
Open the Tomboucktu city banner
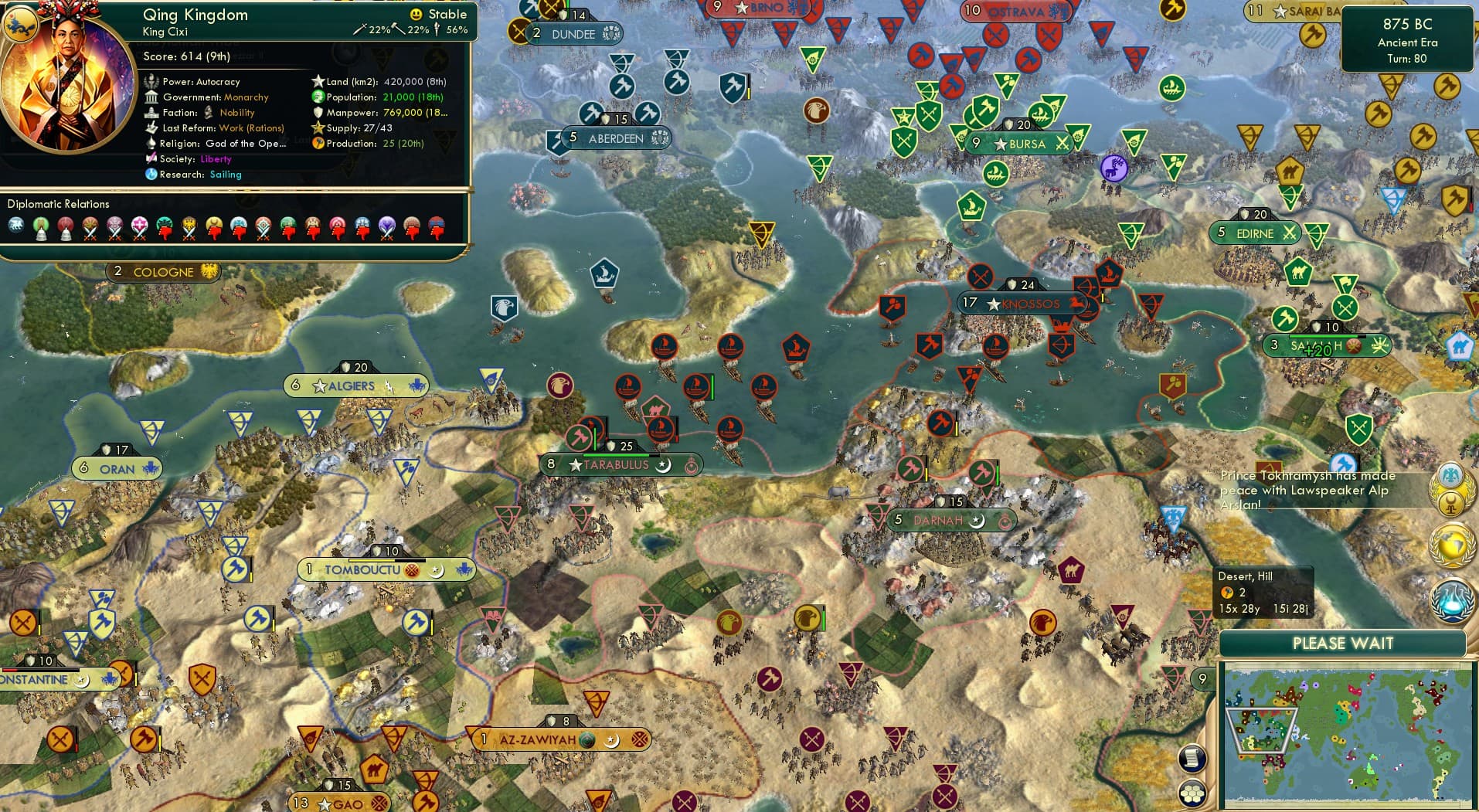coord(386,570)
